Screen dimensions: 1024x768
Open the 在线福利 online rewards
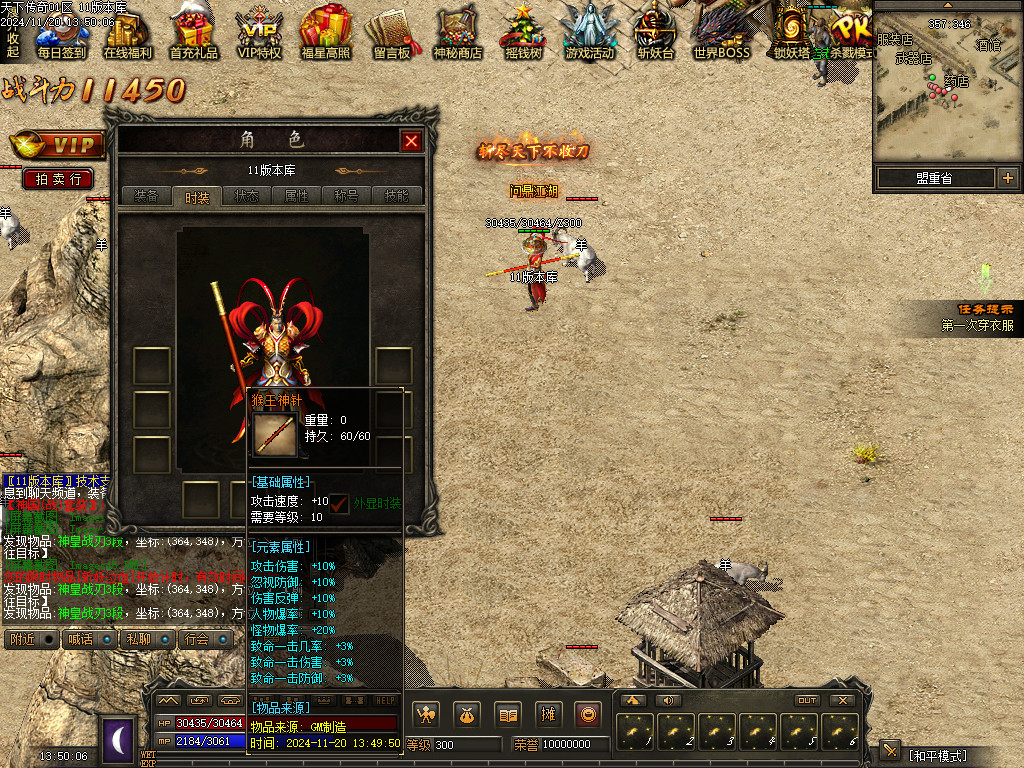[127, 32]
